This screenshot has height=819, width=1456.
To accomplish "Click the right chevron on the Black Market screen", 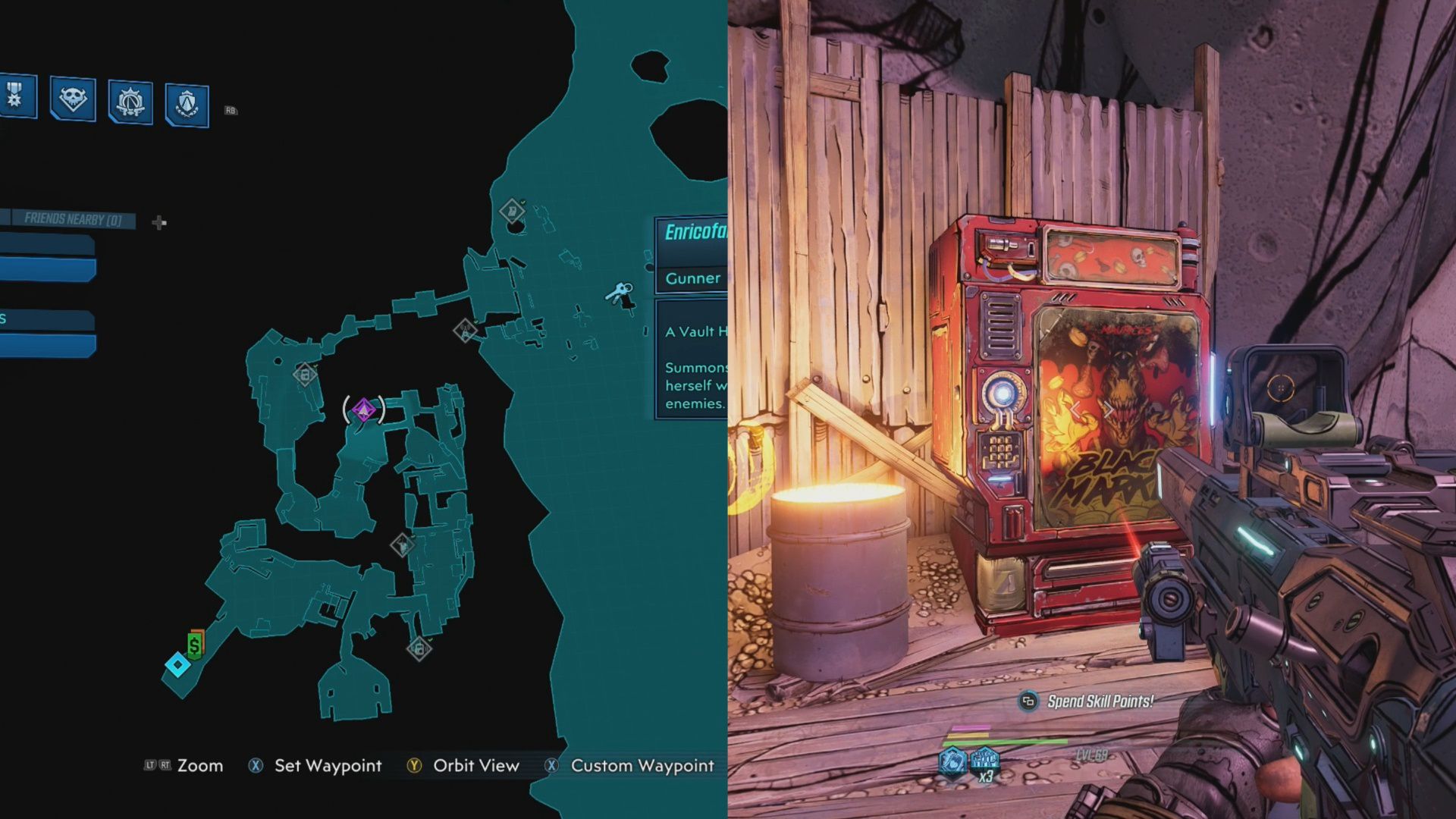I will (1109, 411).
